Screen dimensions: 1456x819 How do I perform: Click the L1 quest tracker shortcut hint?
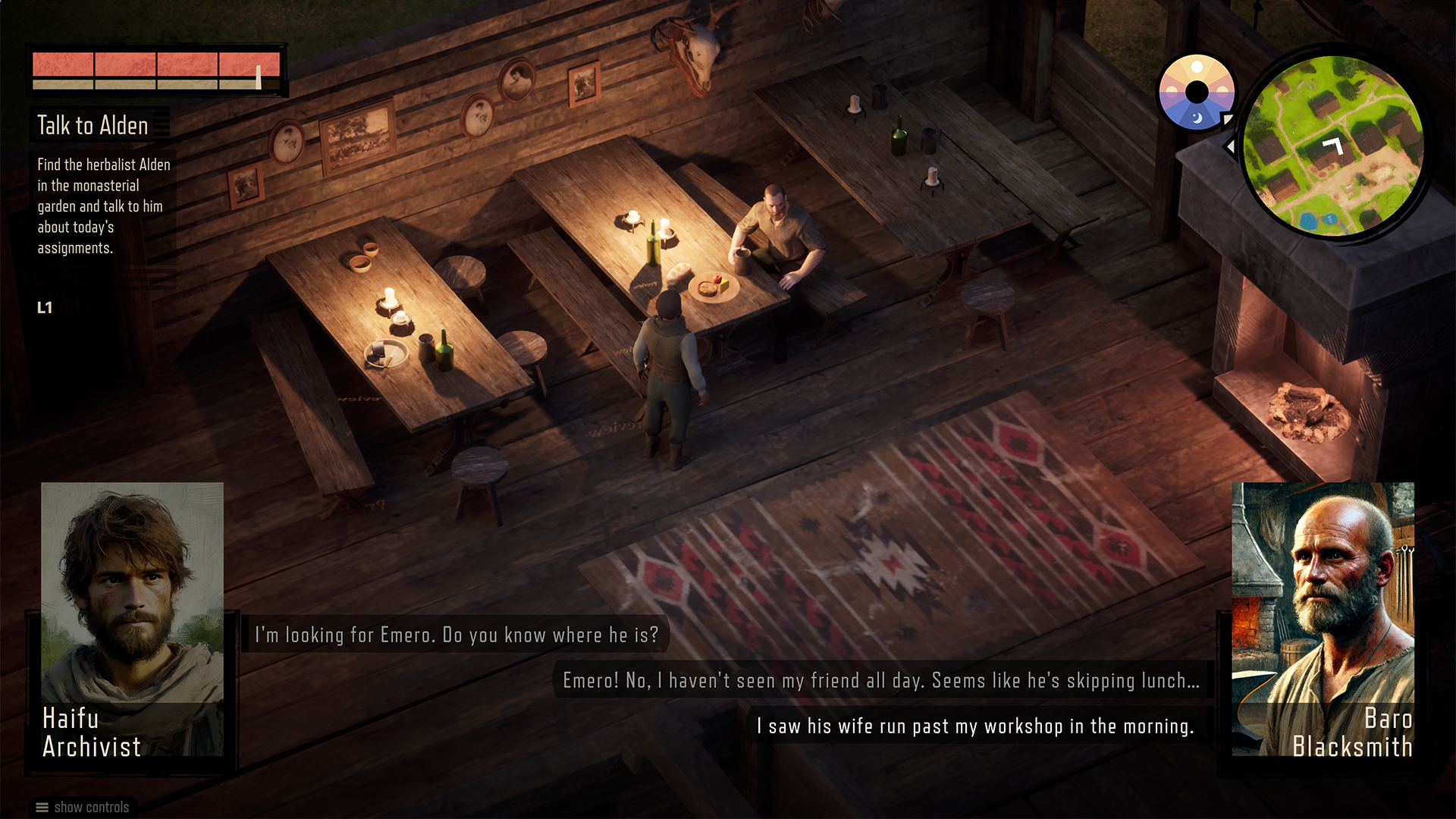[x=43, y=308]
